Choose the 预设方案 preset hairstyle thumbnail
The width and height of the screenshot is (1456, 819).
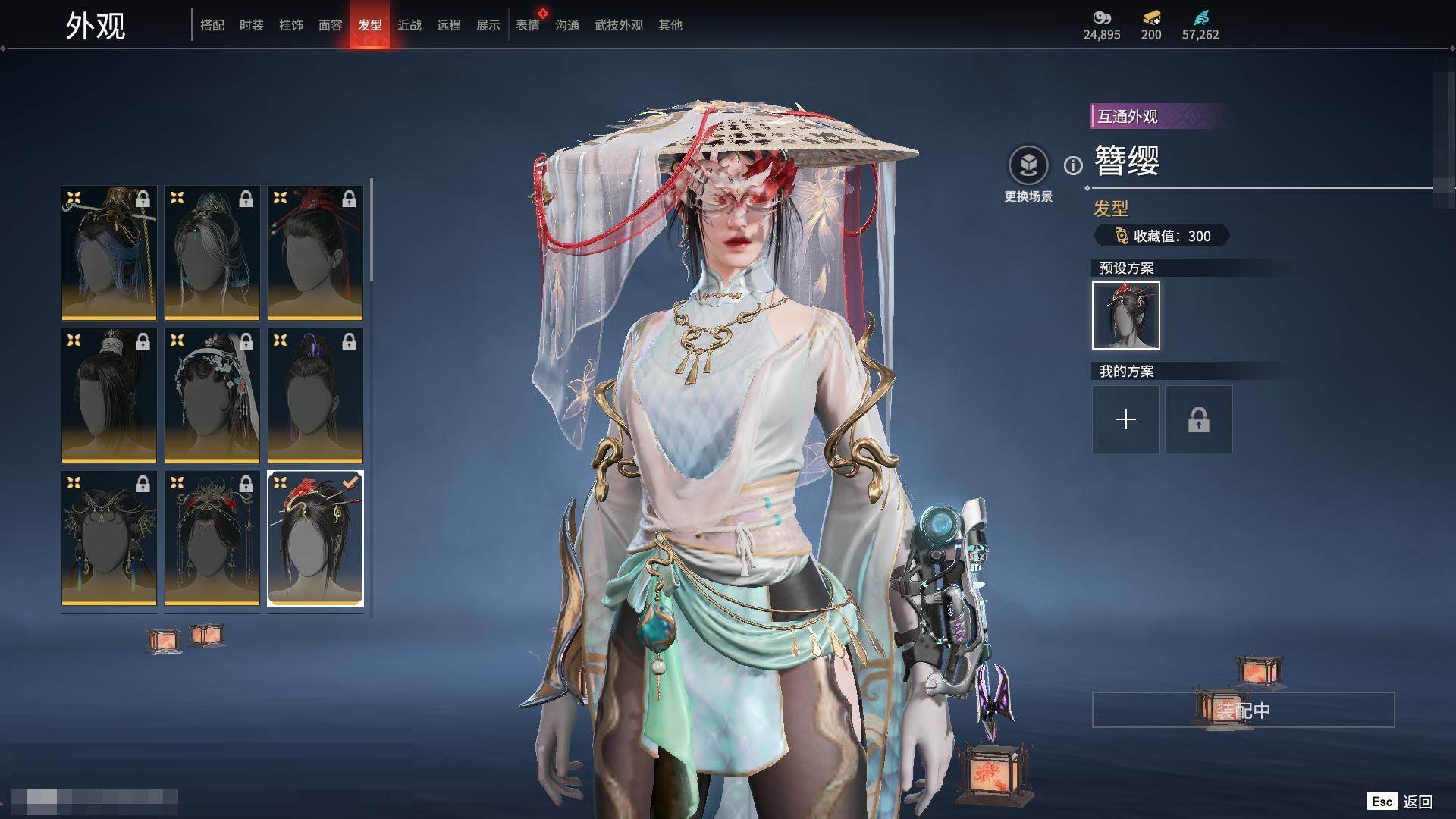pos(1126,315)
